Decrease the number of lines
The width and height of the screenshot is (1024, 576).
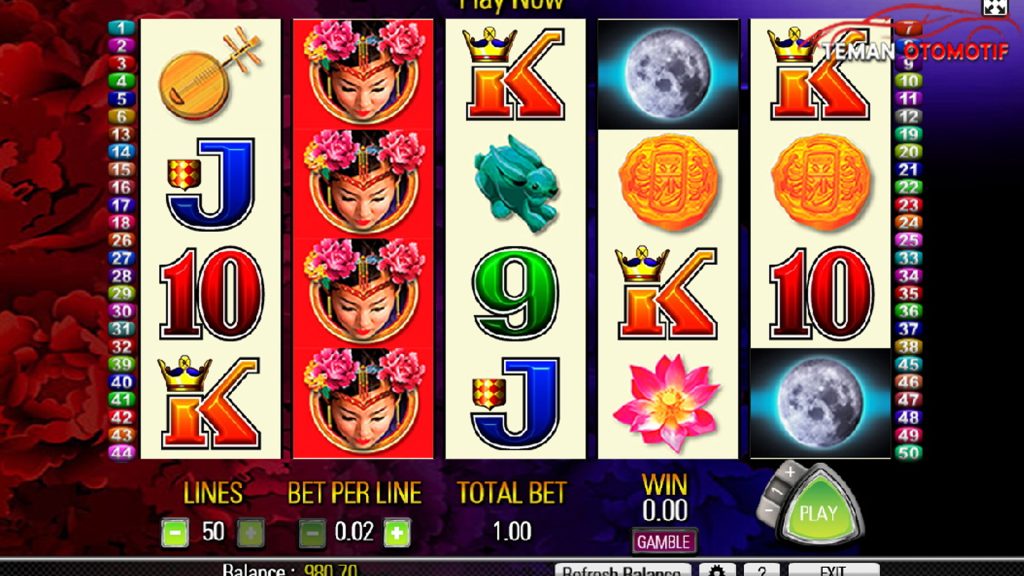[x=174, y=533]
